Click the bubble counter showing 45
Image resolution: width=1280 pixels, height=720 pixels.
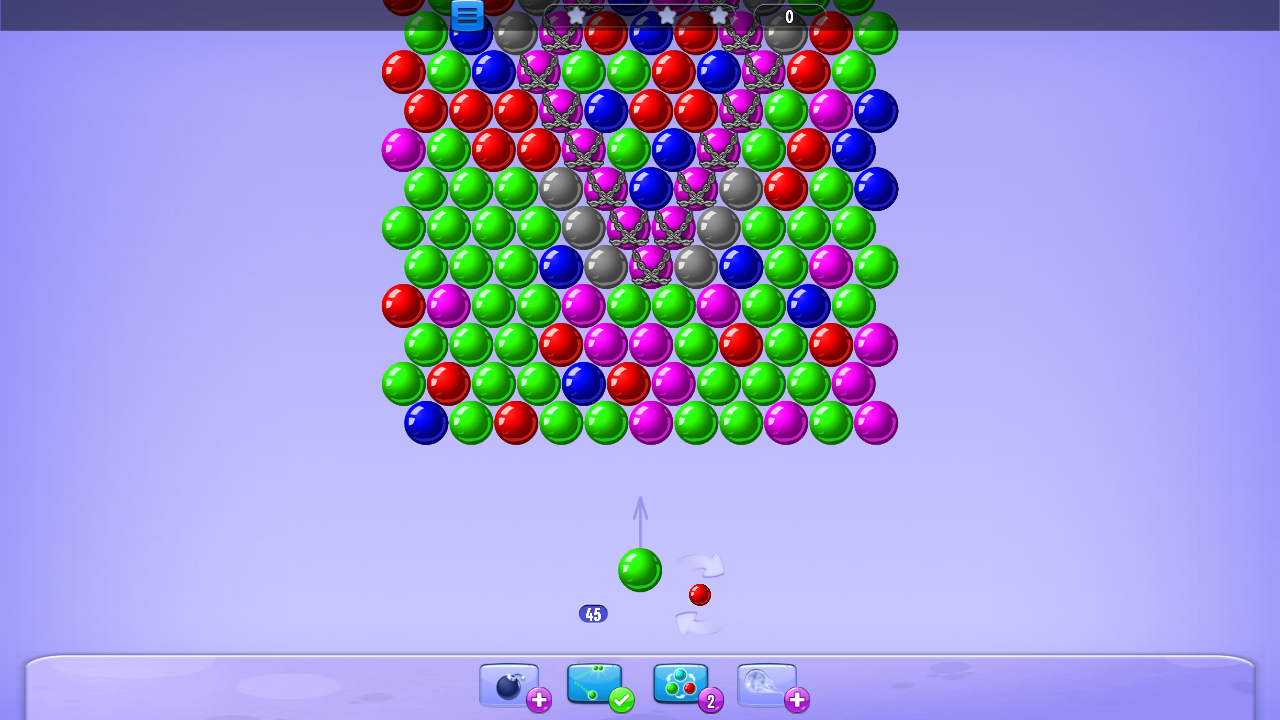coord(593,613)
